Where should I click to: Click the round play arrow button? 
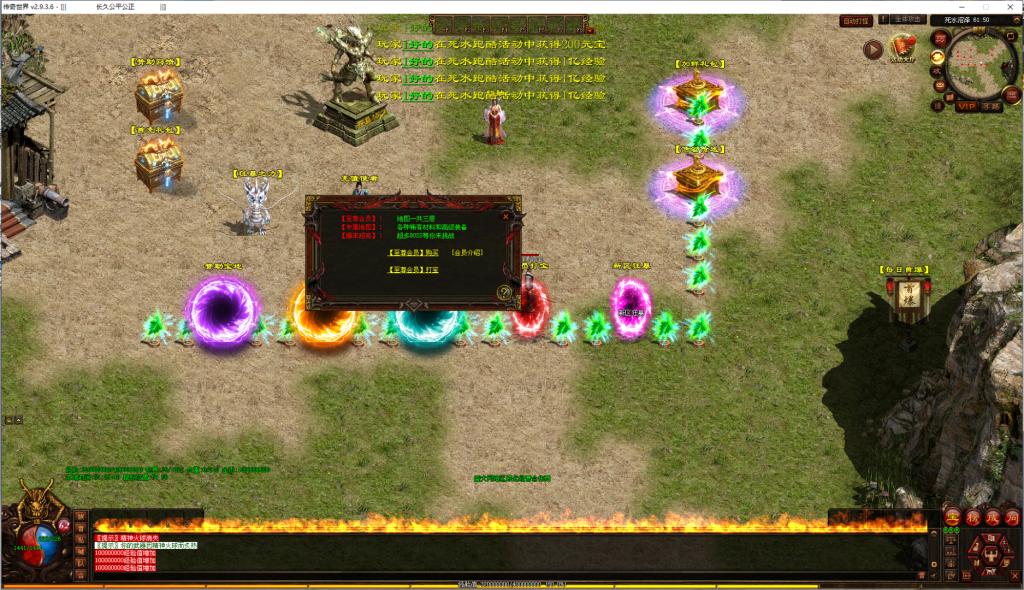[x=873, y=49]
